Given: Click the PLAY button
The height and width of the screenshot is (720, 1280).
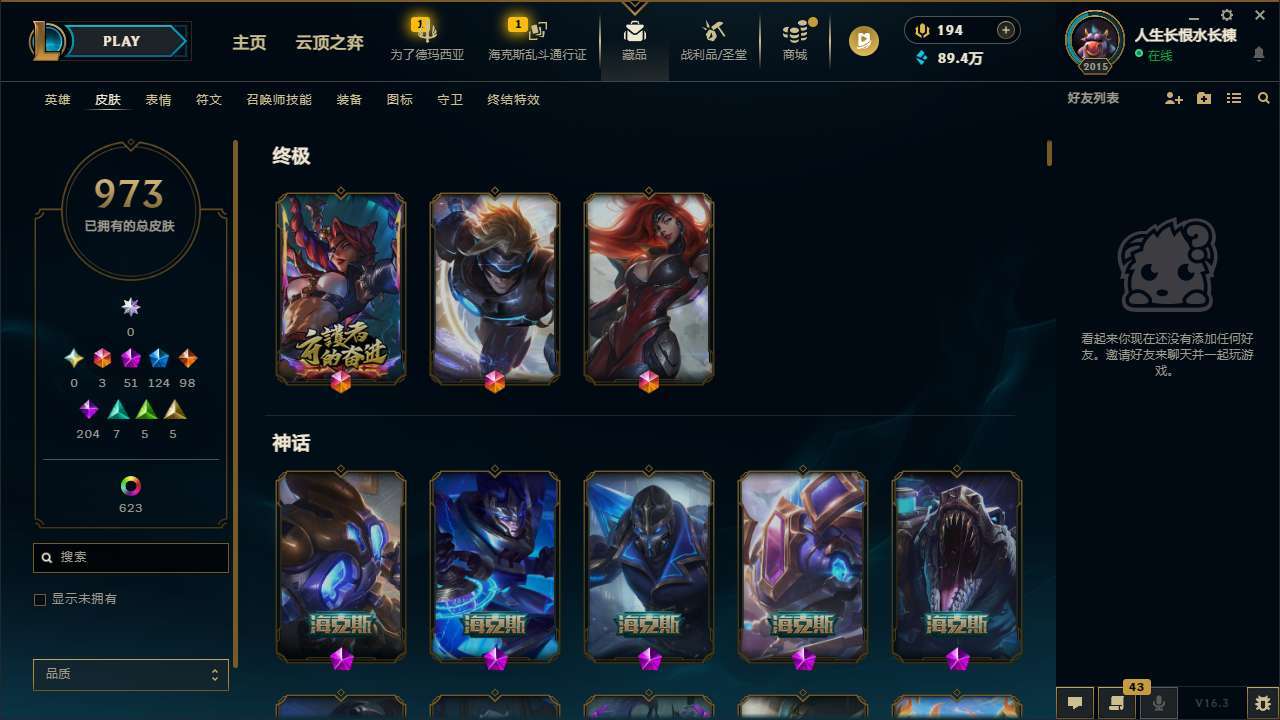Looking at the screenshot, I should [x=121, y=41].
